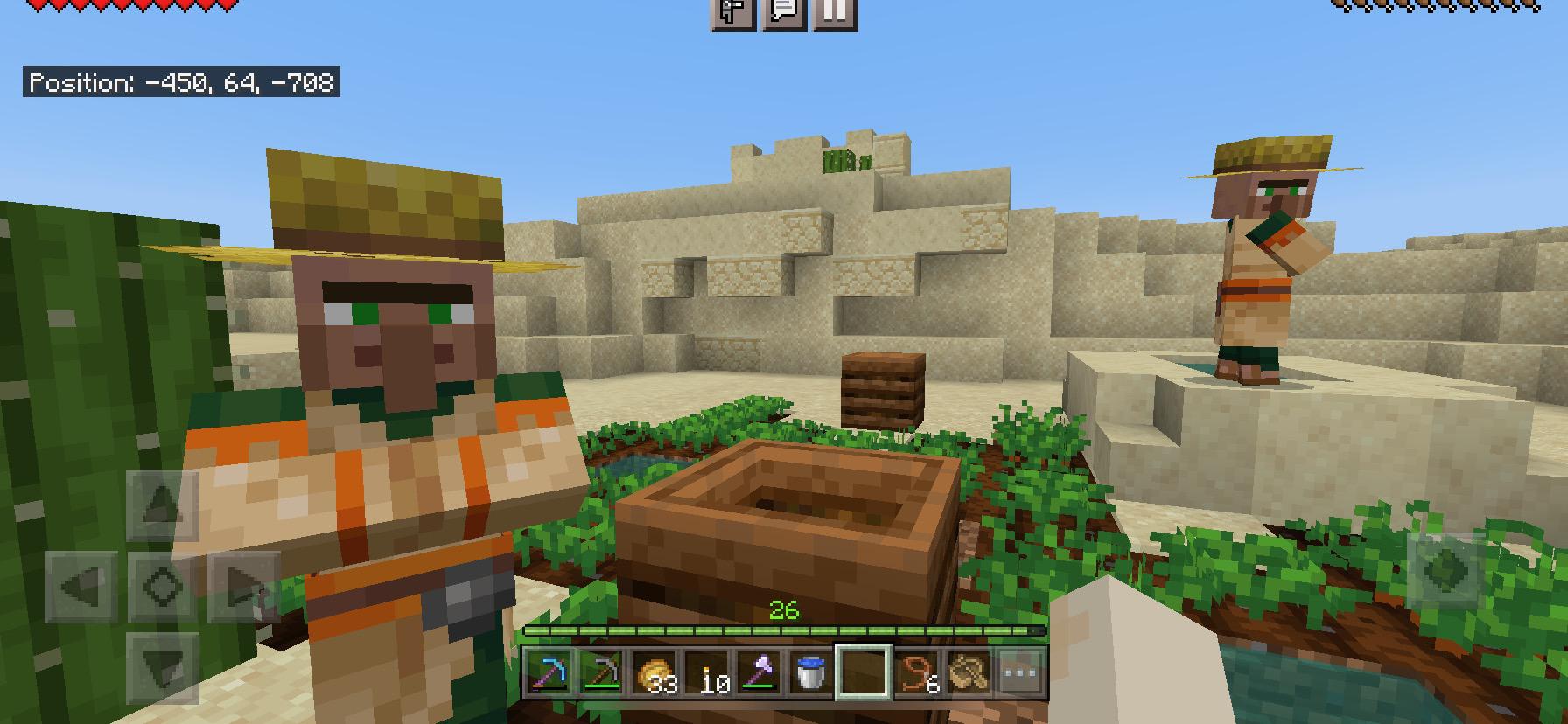Open the chat with the speech bubble icon
Image resolution: width=1568 pixels, height=724 pixels.
coord(785,12)
